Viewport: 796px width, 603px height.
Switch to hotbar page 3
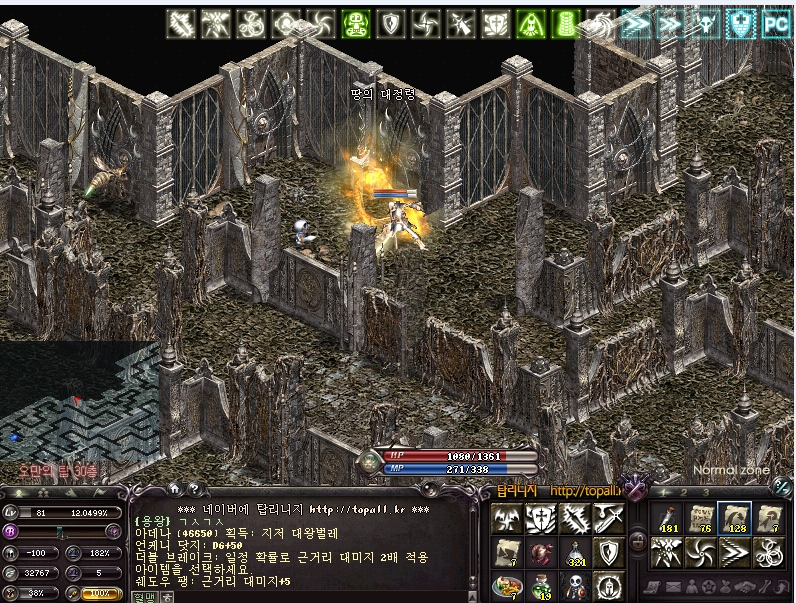(x=705, y=492)
